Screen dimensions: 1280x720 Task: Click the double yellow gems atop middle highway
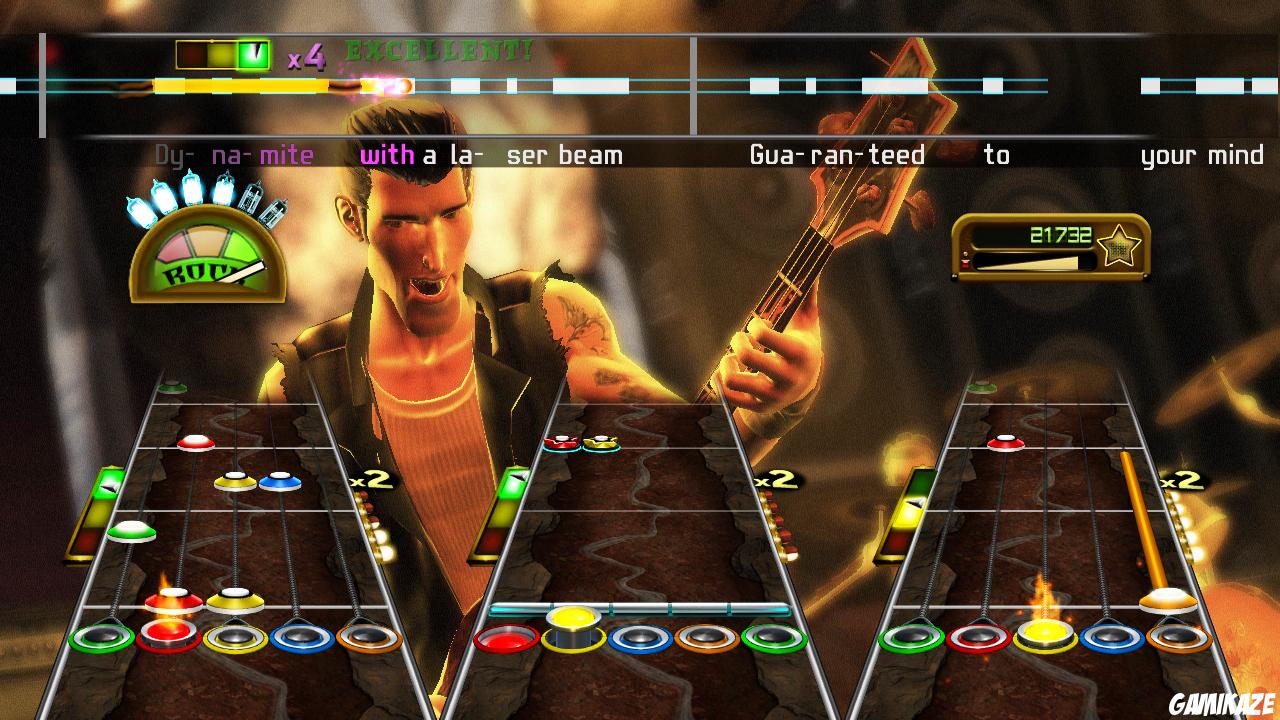582,442
